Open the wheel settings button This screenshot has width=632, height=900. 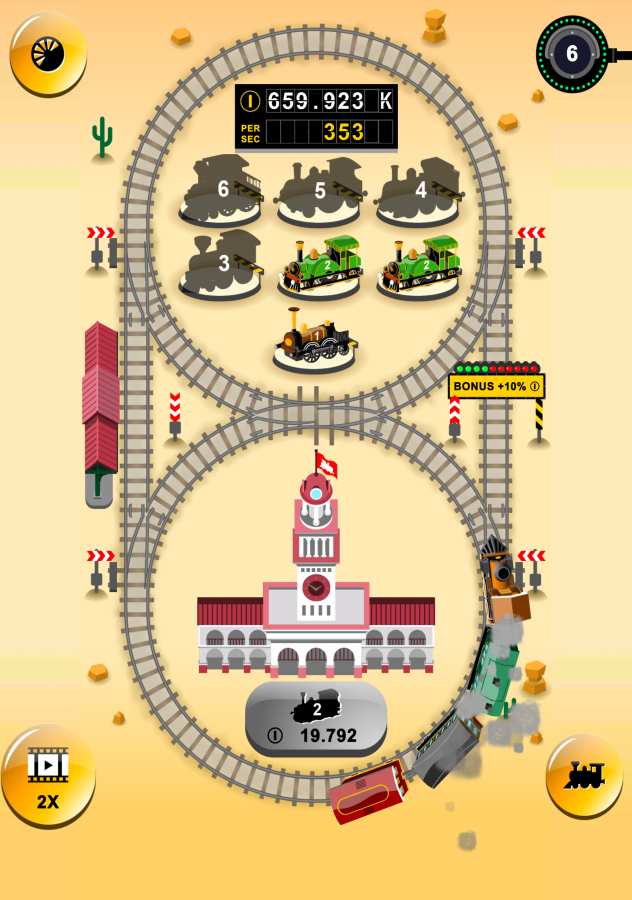[47, 53]
